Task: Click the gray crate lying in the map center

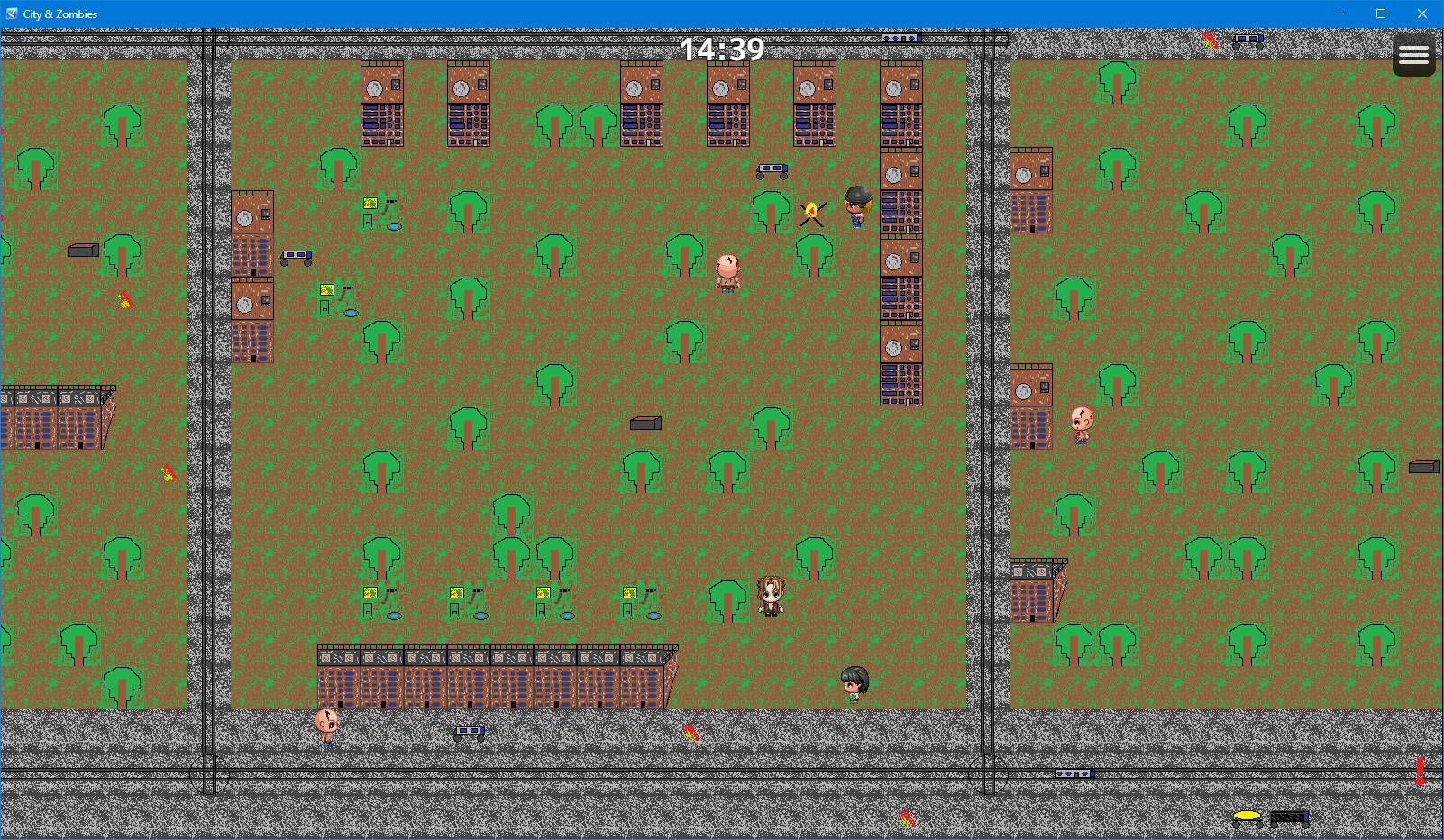Action: coord(646,422)
